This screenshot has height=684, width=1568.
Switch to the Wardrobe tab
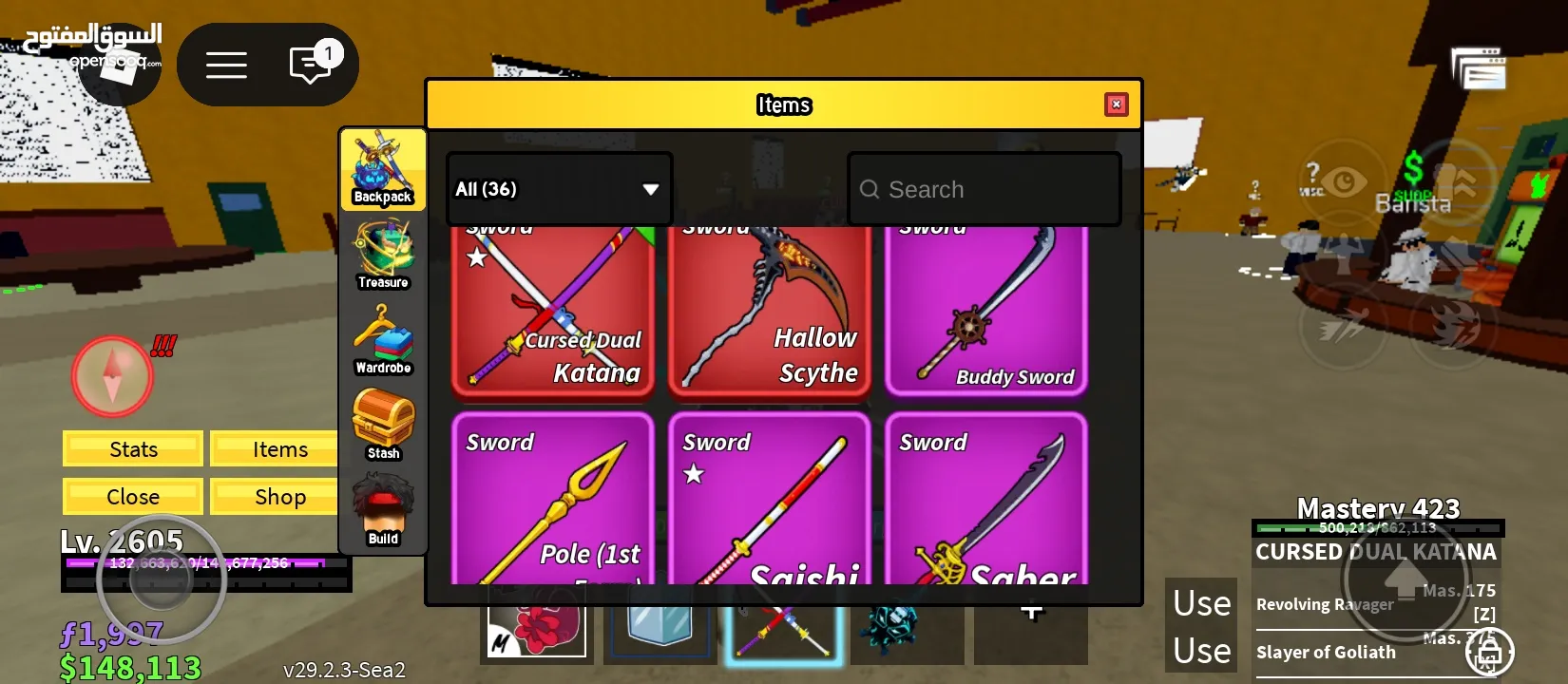[383, 339]
